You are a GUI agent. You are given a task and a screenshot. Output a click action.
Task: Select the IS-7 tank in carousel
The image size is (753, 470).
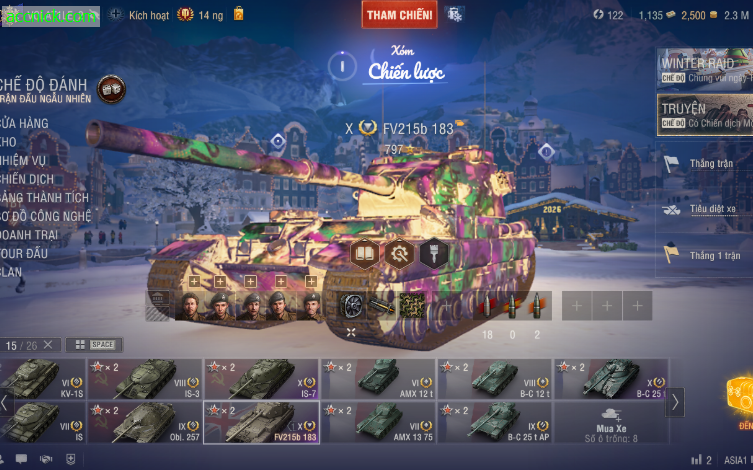(x=262, y=379)
